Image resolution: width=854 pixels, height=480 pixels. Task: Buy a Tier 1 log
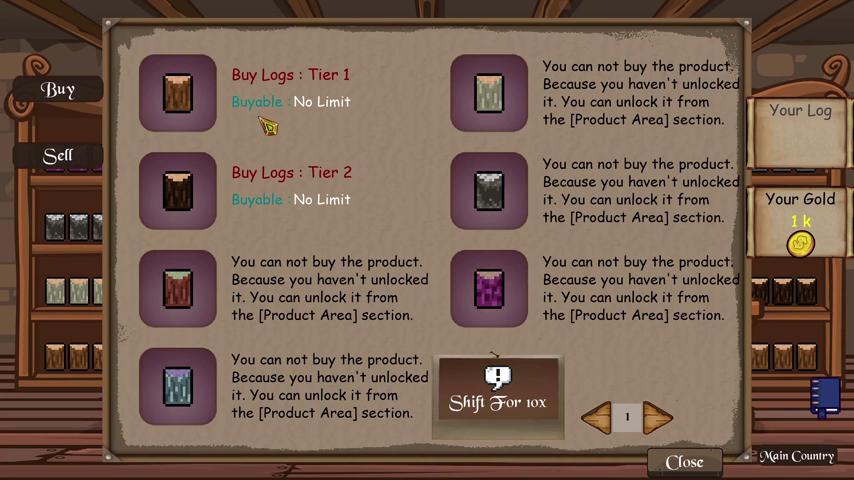(x=178, y=93)
